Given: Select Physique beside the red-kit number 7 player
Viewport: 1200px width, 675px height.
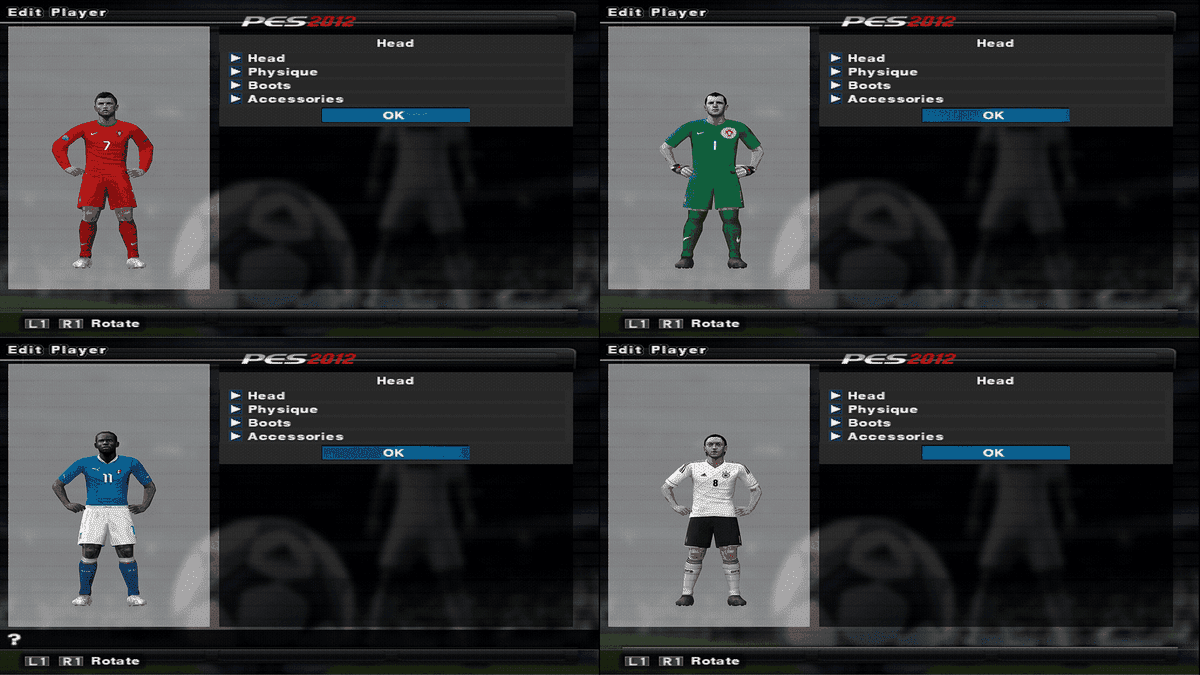Looking at the screenshot, I should coord(282,72).
